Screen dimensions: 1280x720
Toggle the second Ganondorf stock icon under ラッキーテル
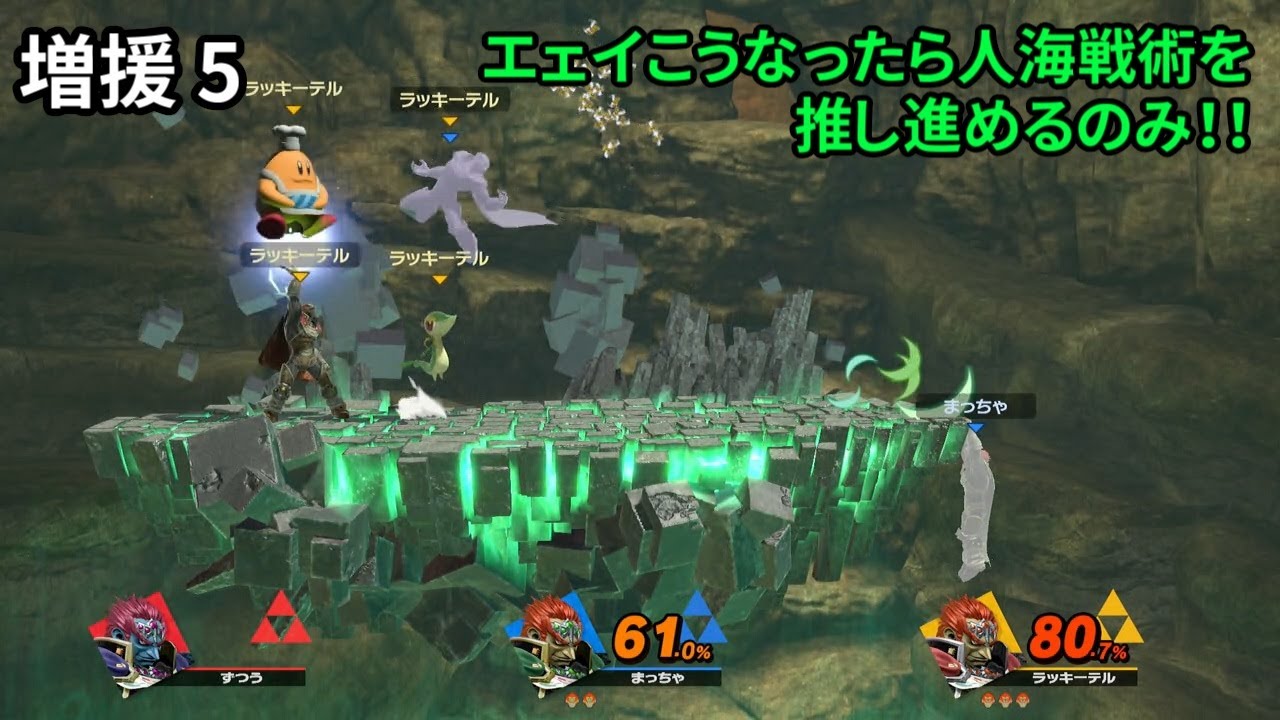point(1004,700)
